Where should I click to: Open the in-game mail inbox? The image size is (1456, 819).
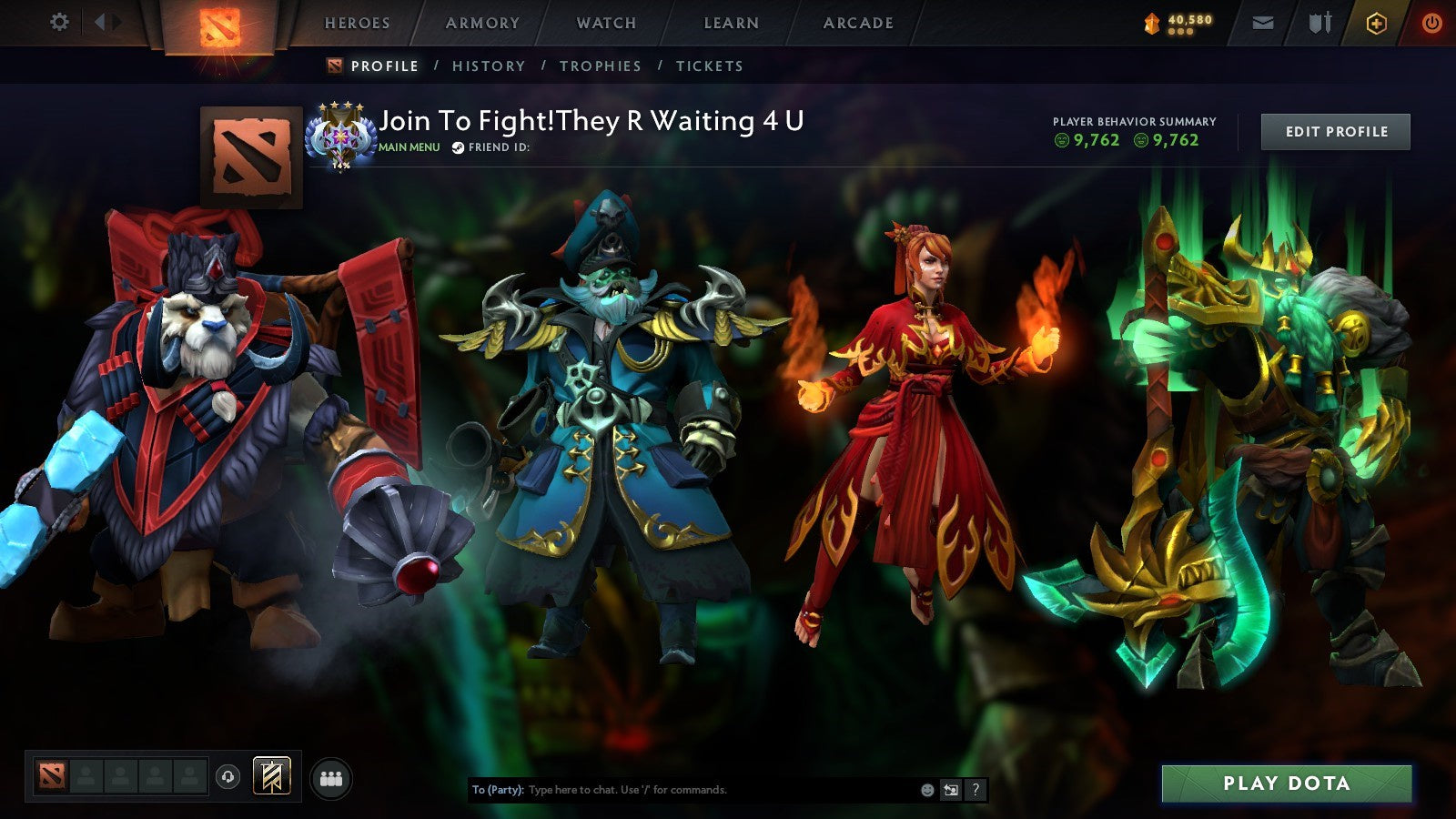click(1265, 21)
